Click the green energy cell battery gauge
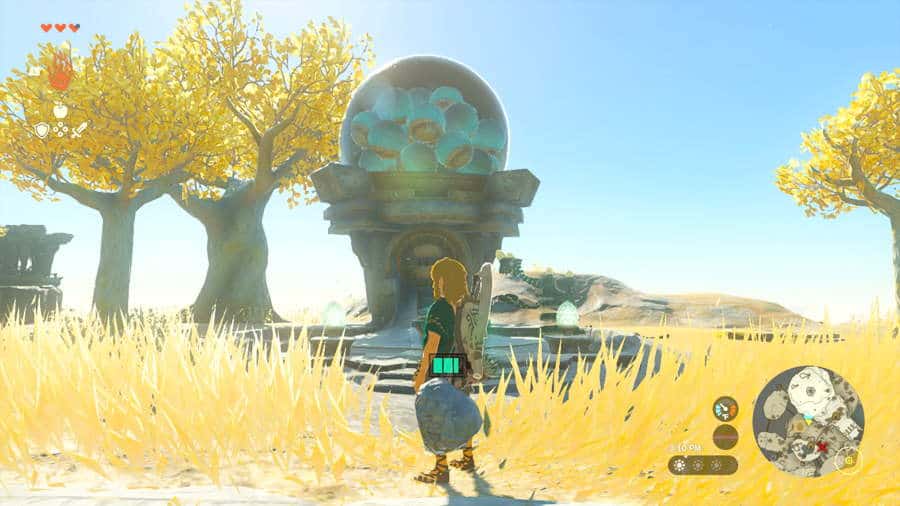The image size is (900, 506). 449,367
